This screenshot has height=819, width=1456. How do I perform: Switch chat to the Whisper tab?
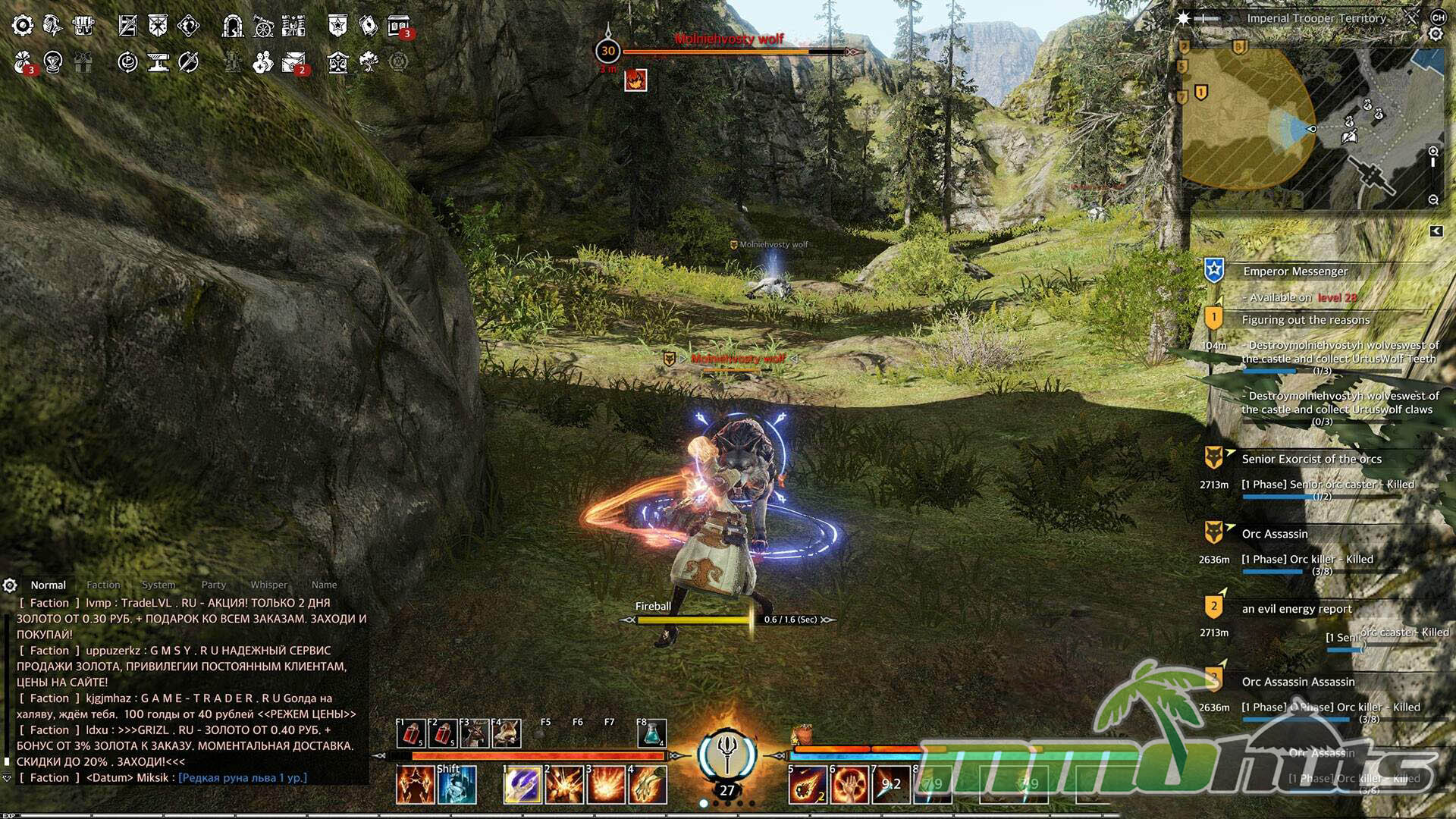pos(269,585)
